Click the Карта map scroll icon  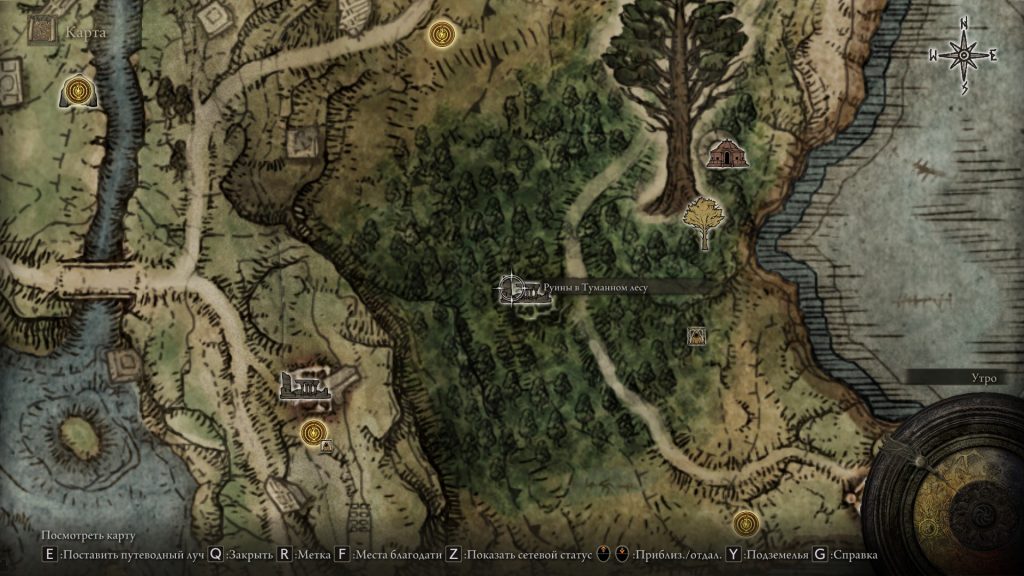coord(42,31)
